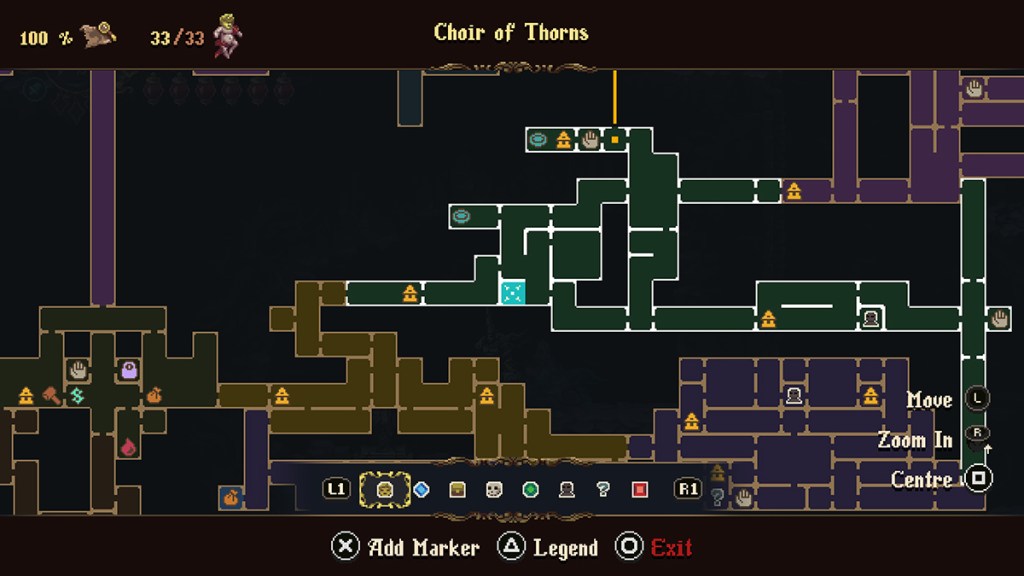Click the cyan fast-travel portal room

coord(512,292)
